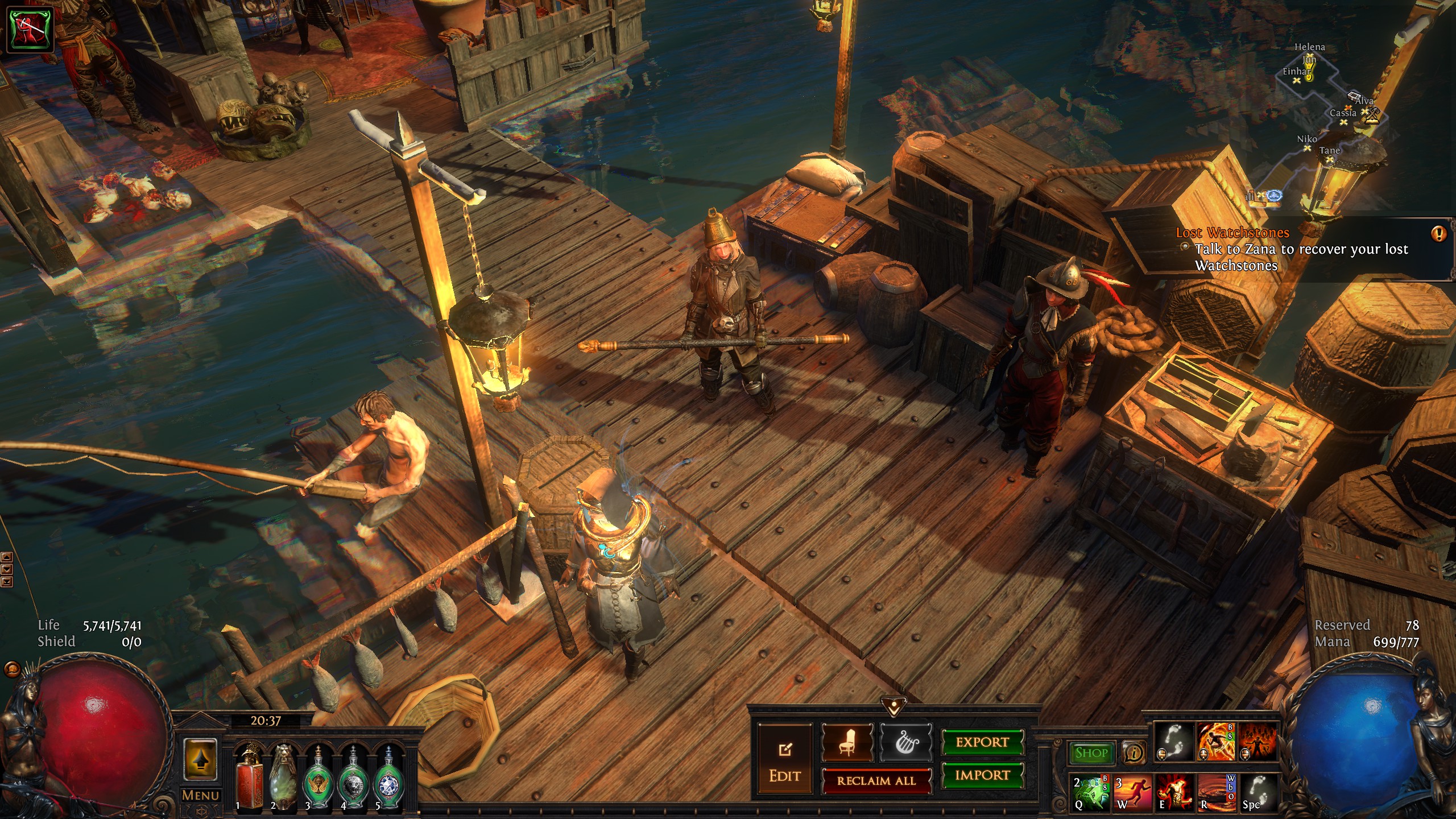Activate the R red vortex skill
Viewport: 1456px width, 819px height.
[1217, 792]
